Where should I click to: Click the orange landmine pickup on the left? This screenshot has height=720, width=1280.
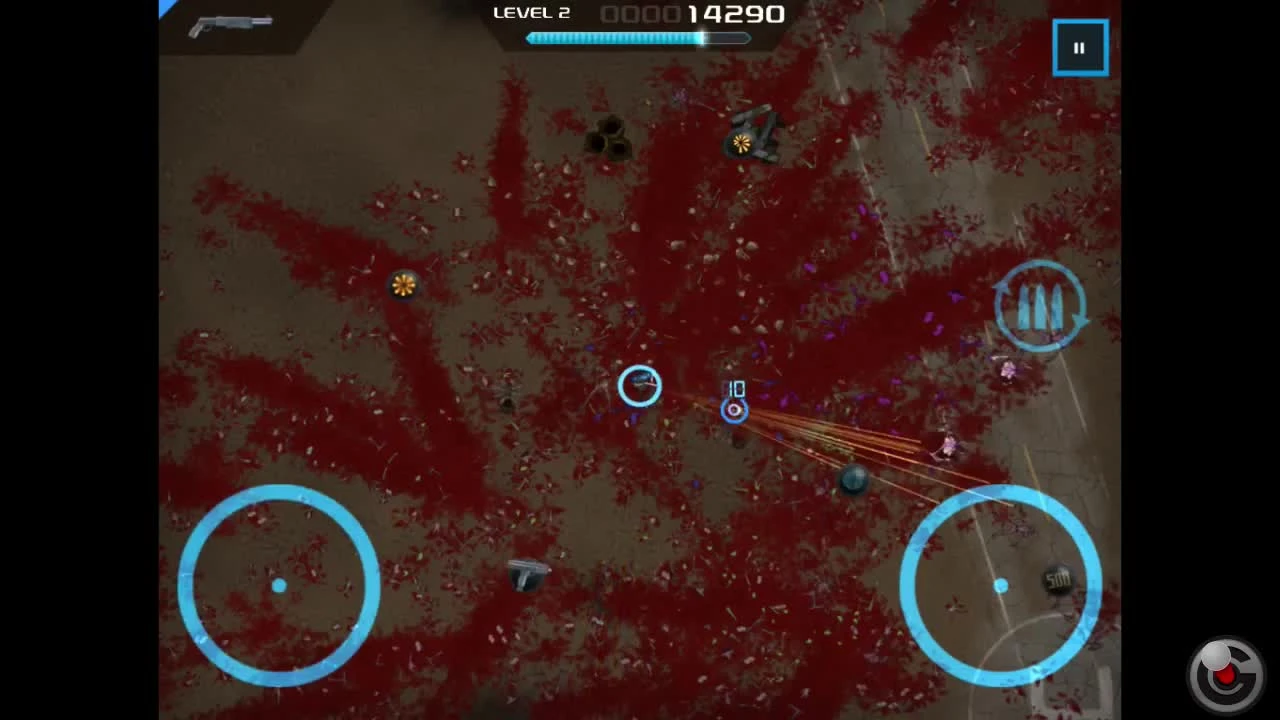404,286
